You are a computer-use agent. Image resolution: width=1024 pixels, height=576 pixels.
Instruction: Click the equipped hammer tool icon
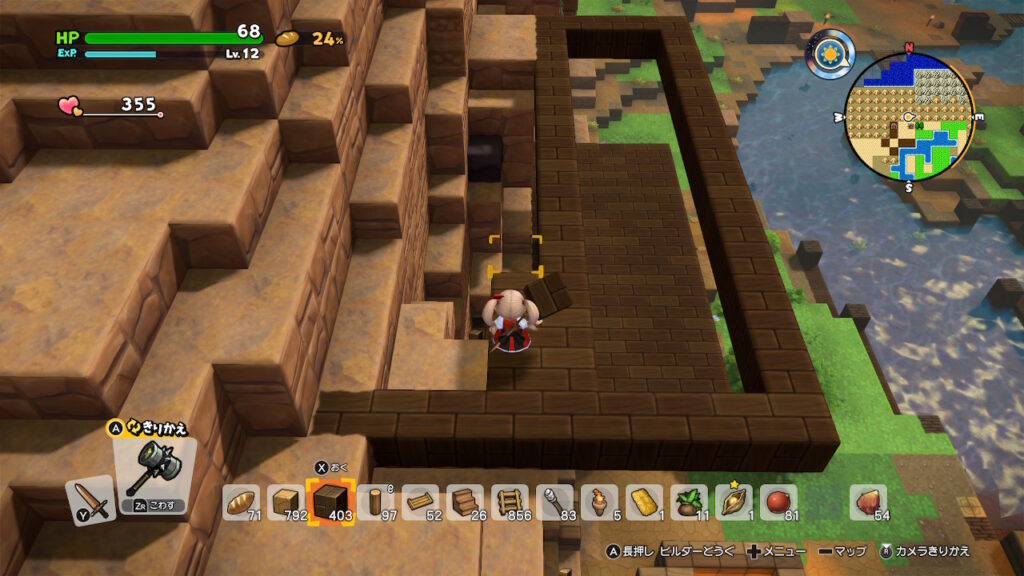pos(153,467)
